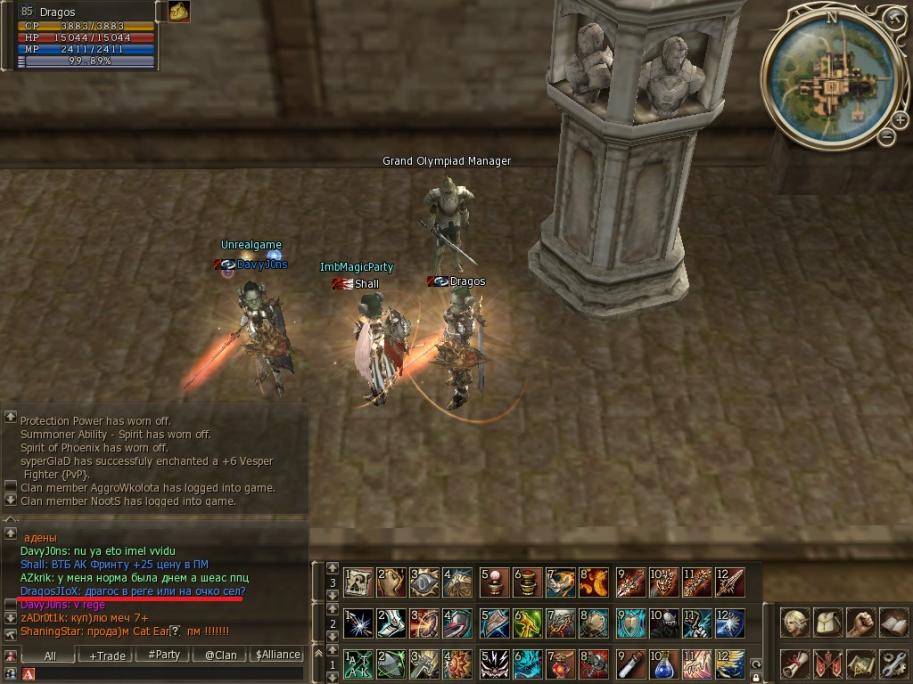Screen dimensions: 913x684
Task: Open the character portrait menu icon
Action: pyautogui.click(x=796, y=623)
